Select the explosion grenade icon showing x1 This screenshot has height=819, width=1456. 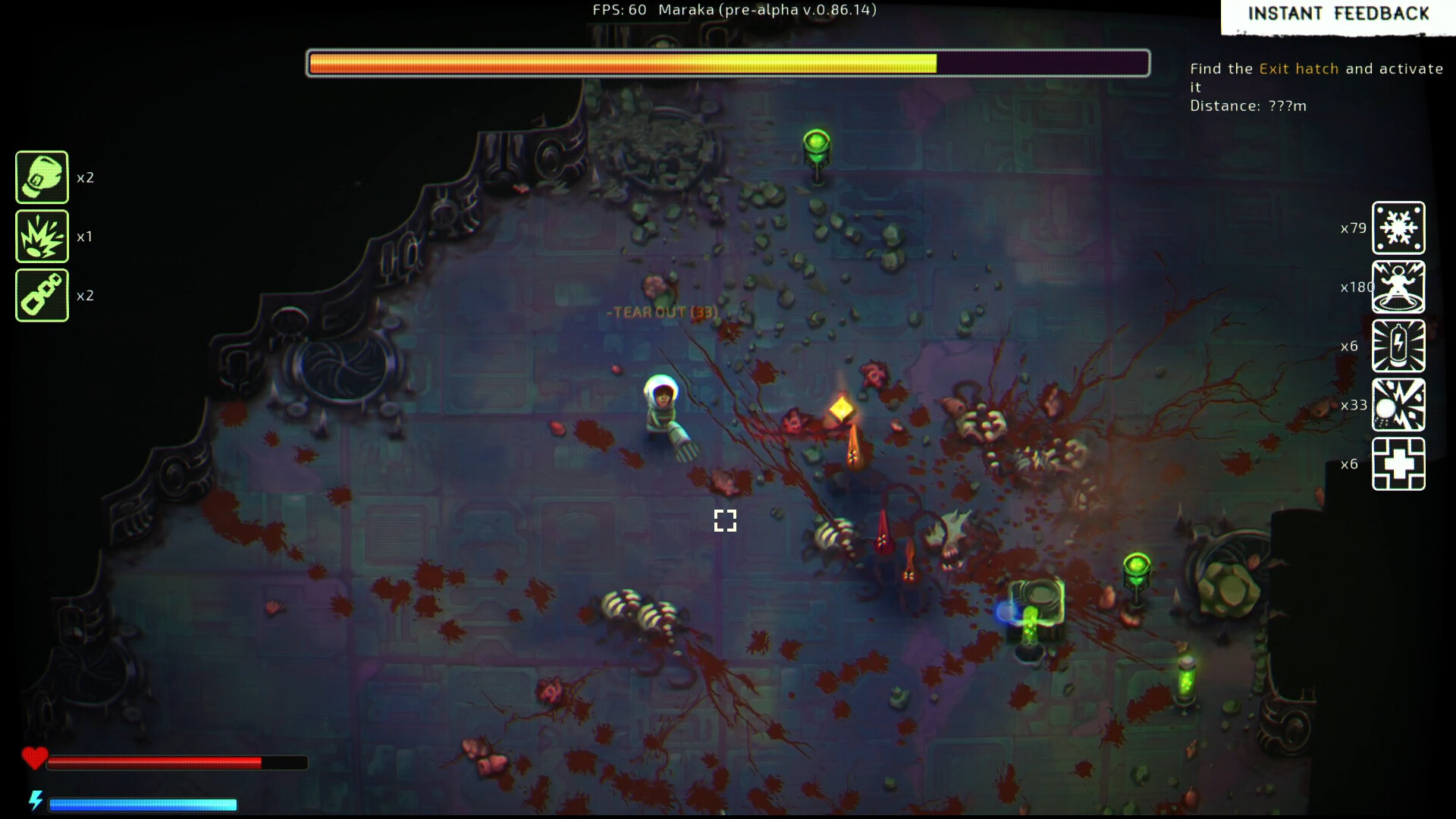pos(42,236)
